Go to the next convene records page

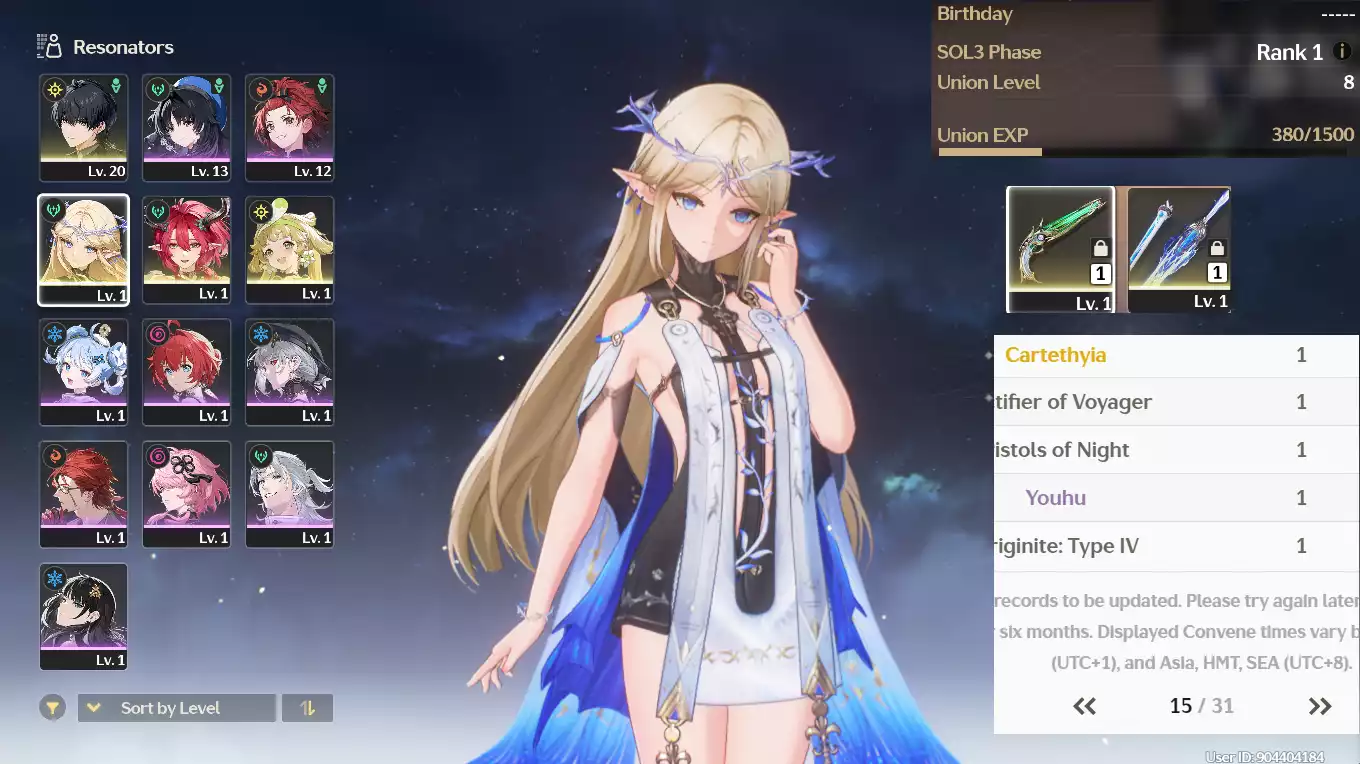[x=1320, y=706]
